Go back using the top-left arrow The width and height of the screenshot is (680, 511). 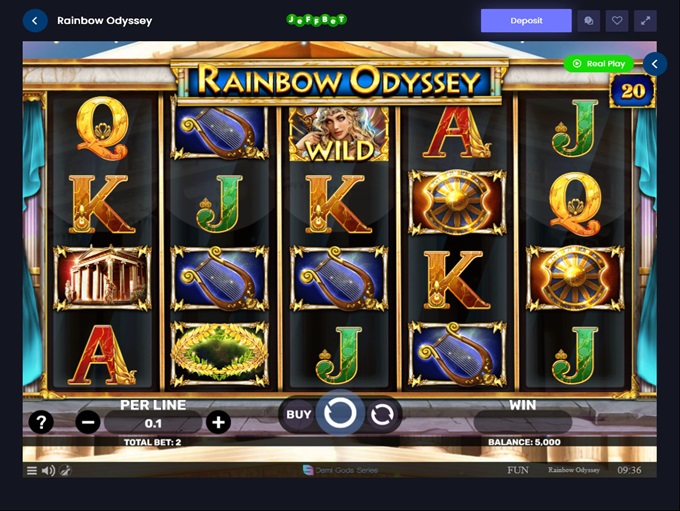pos(35,20)
